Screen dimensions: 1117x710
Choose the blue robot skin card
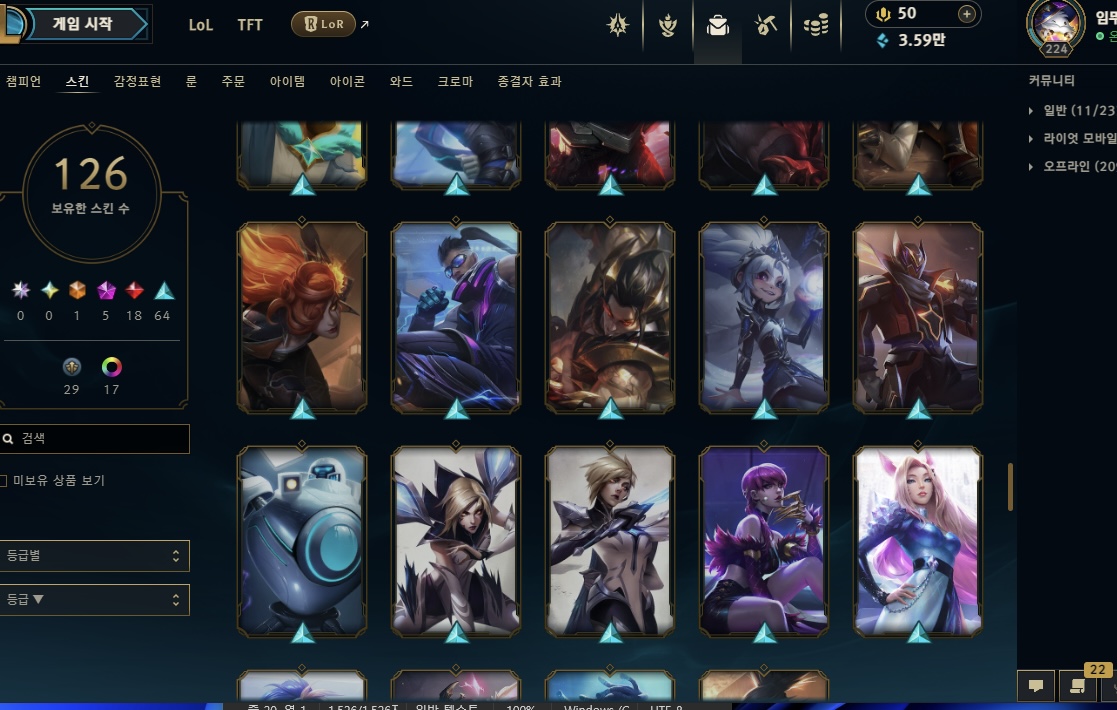click(x=302, y=540)
